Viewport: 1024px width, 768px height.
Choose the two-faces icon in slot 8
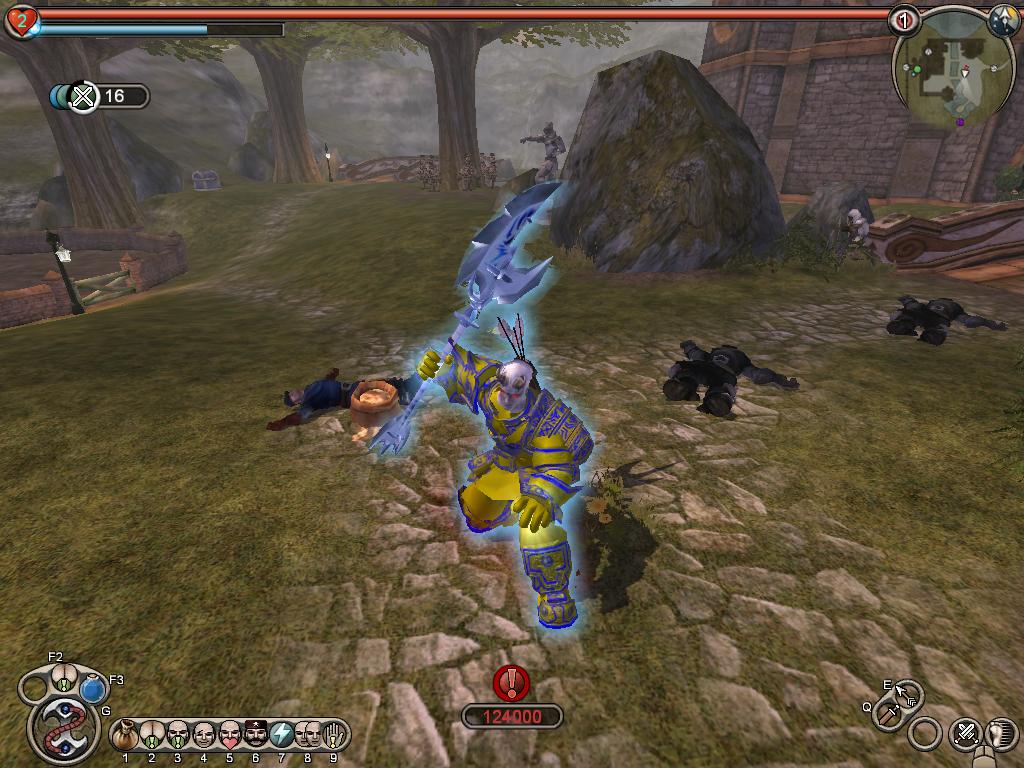pos(308,735)
